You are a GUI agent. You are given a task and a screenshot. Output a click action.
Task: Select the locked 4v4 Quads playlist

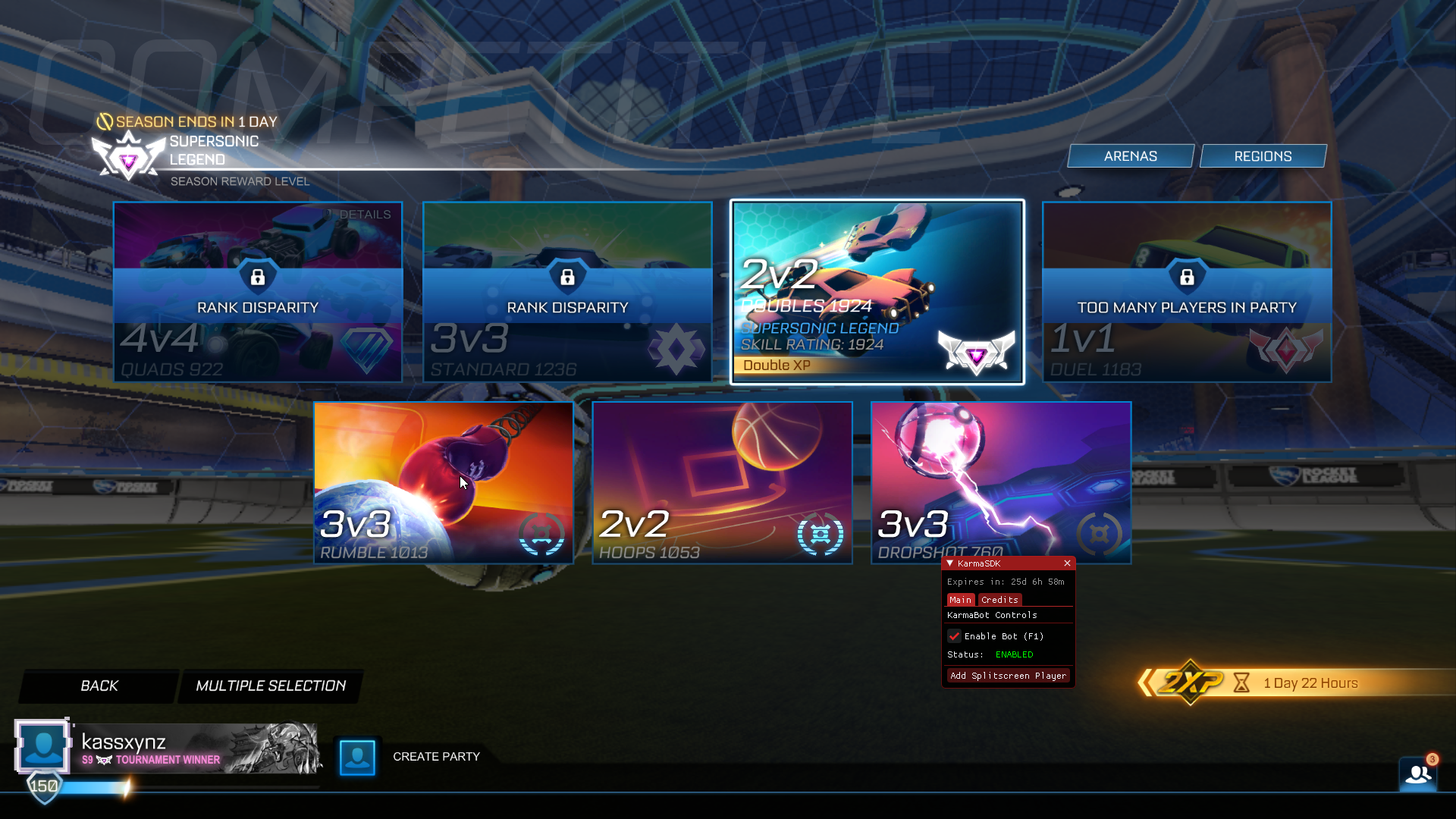[x=258, y=292]
